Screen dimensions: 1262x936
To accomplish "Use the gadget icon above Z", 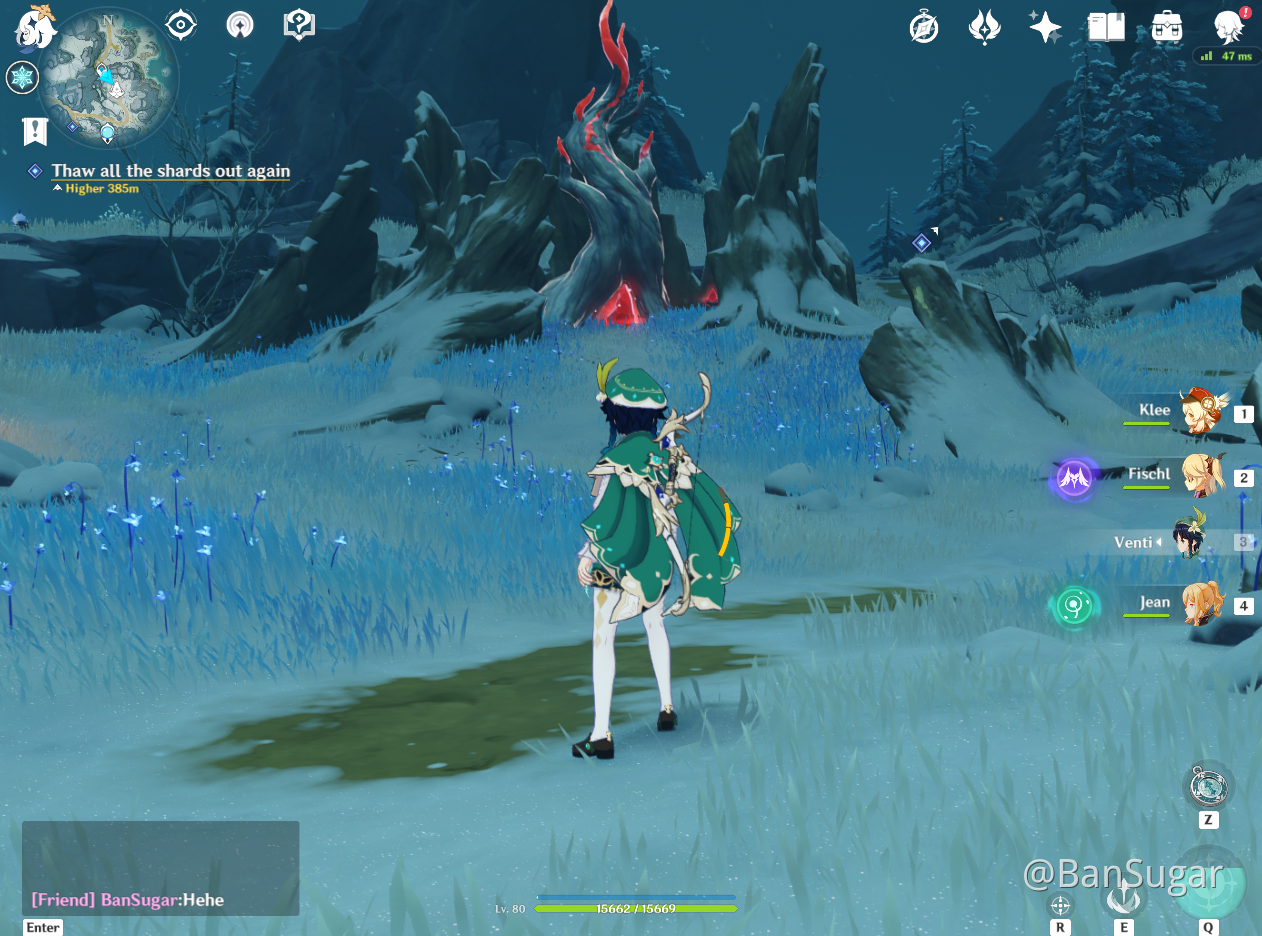I will point(1208,786).
